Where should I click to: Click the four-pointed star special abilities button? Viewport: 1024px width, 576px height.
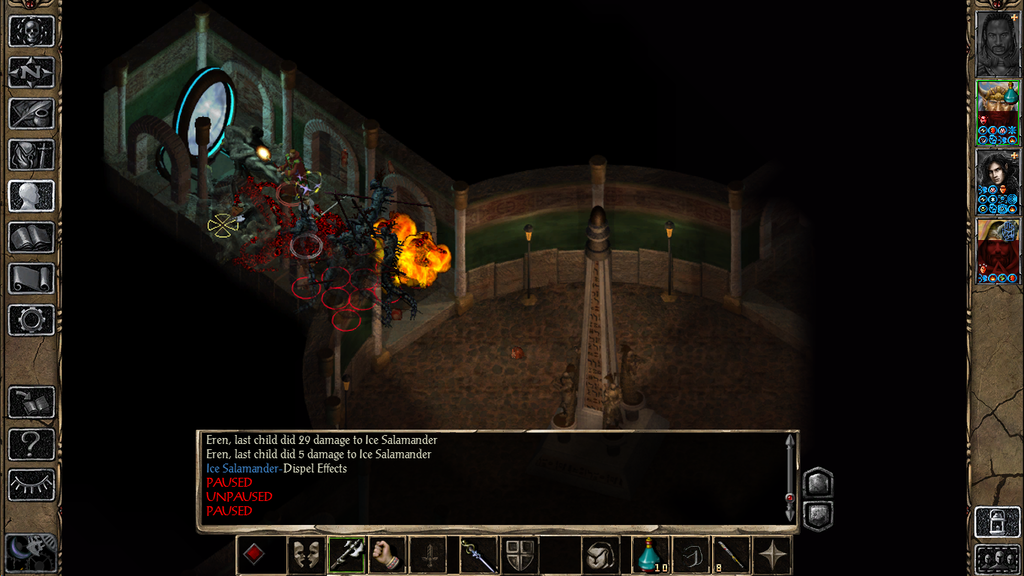pyautogui.click(x=773, y=555)
